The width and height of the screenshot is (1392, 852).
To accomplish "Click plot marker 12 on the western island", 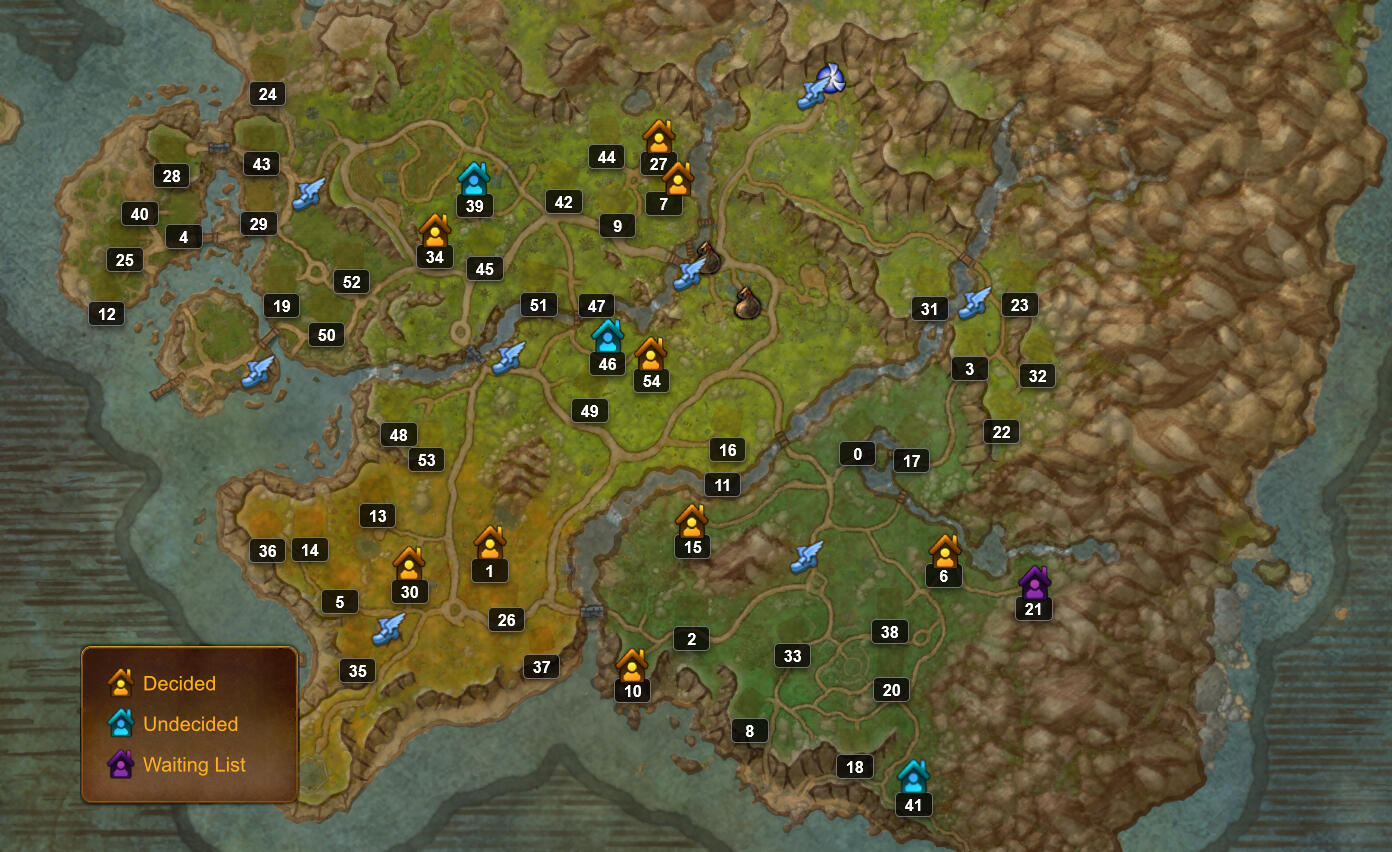I will (106, 313).
